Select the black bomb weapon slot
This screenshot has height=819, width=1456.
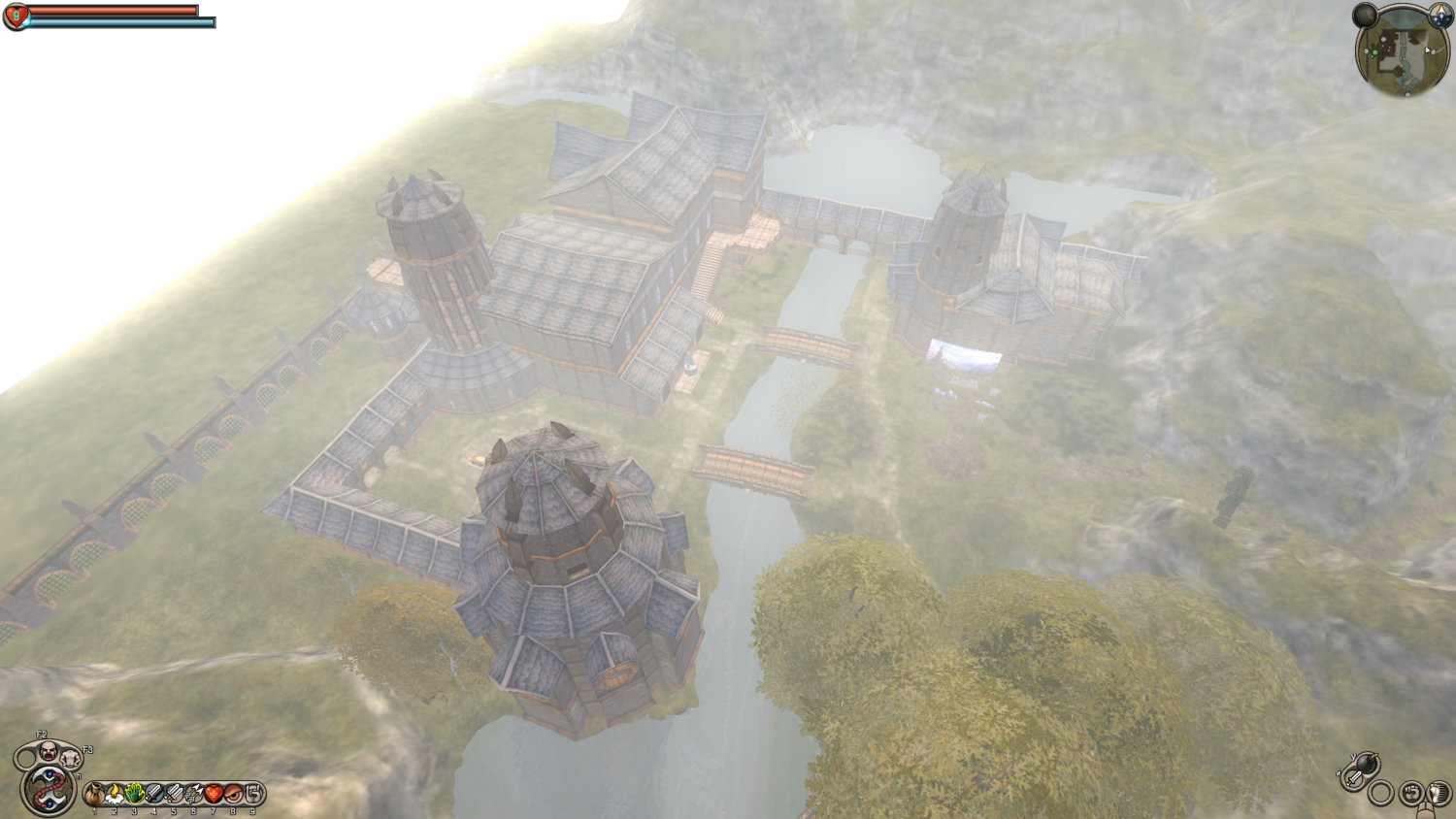[1366, 764]
